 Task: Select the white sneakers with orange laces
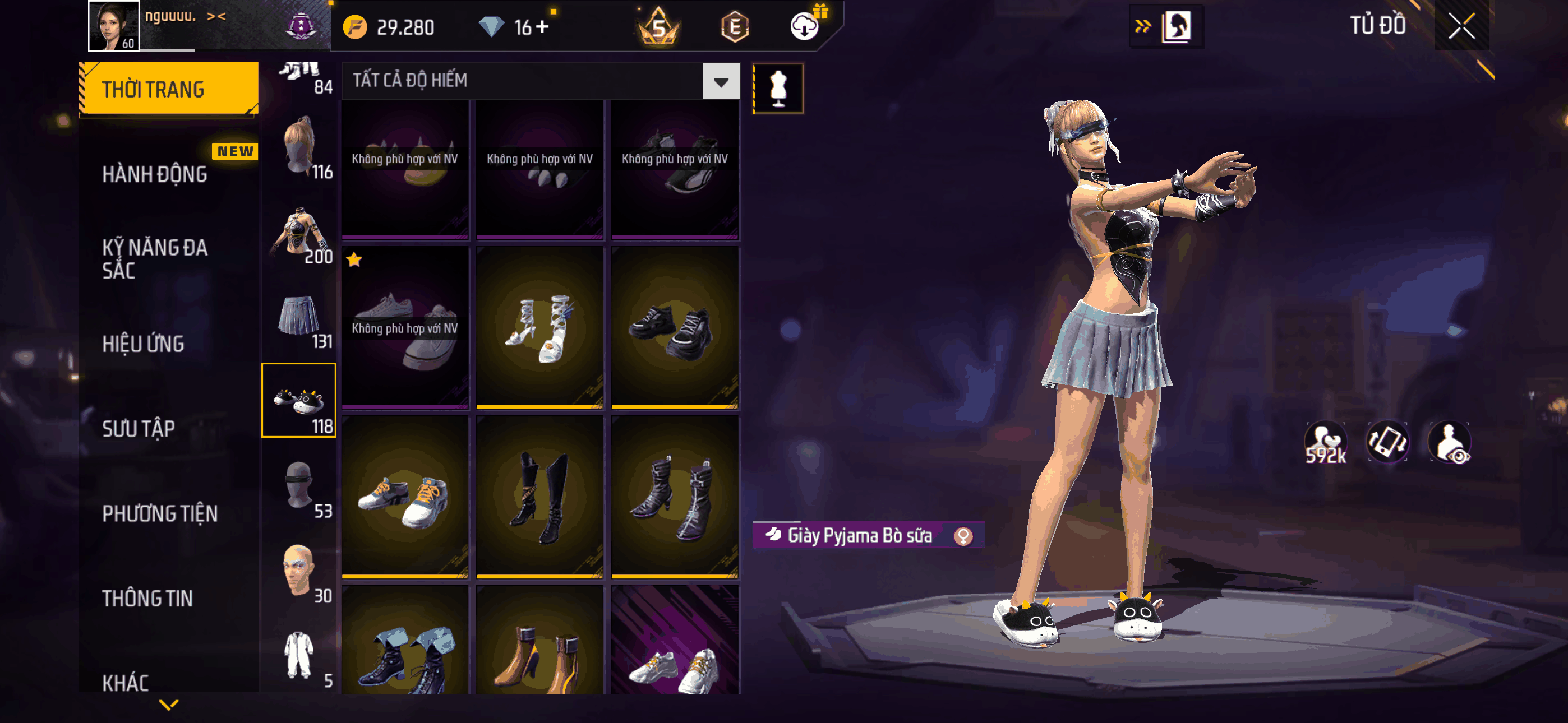pyautogui.click(x=405, y=497)
